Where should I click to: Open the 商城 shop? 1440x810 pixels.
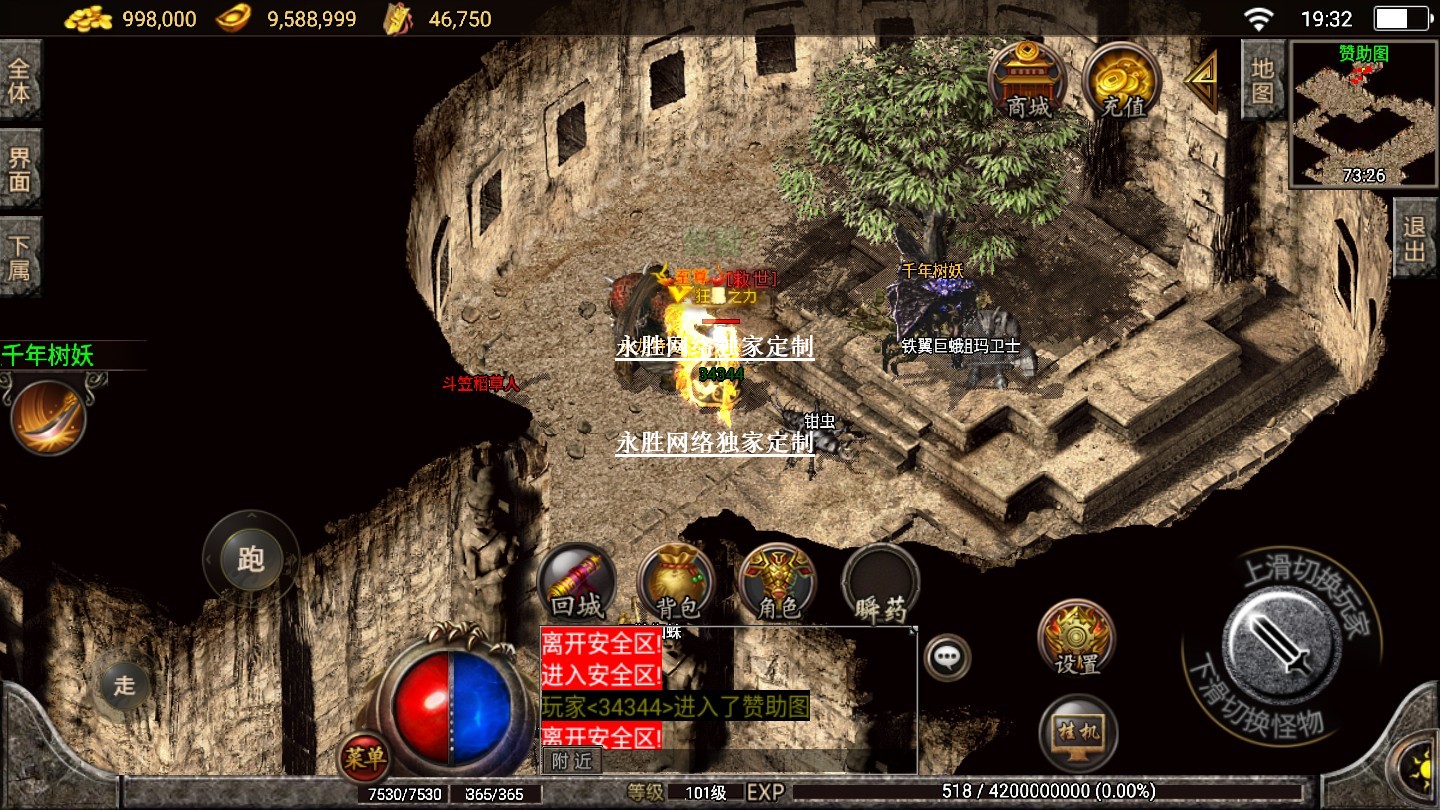click(x=1028, y=79)
